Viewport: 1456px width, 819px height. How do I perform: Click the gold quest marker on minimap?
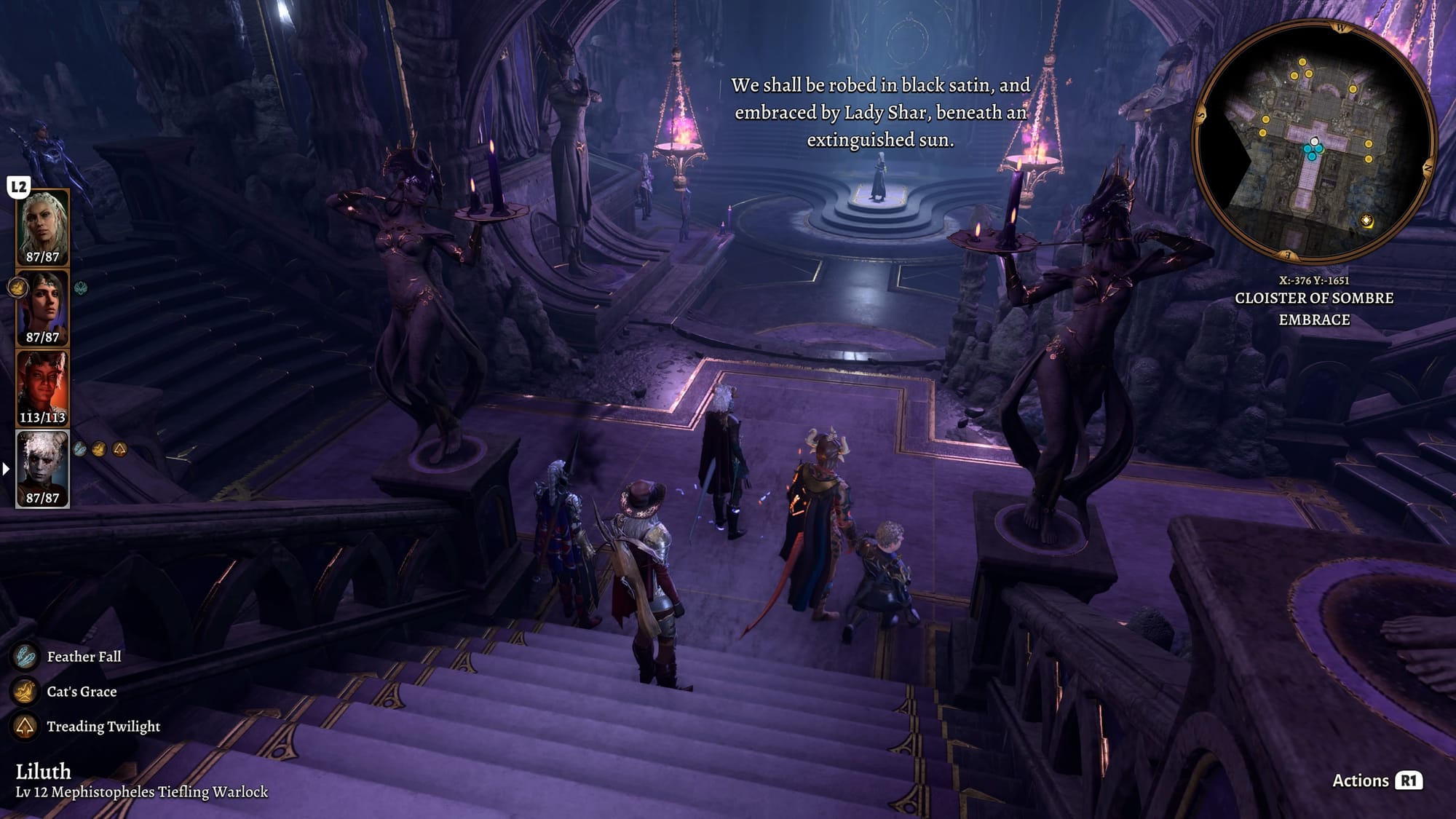tap(1366, 221)
